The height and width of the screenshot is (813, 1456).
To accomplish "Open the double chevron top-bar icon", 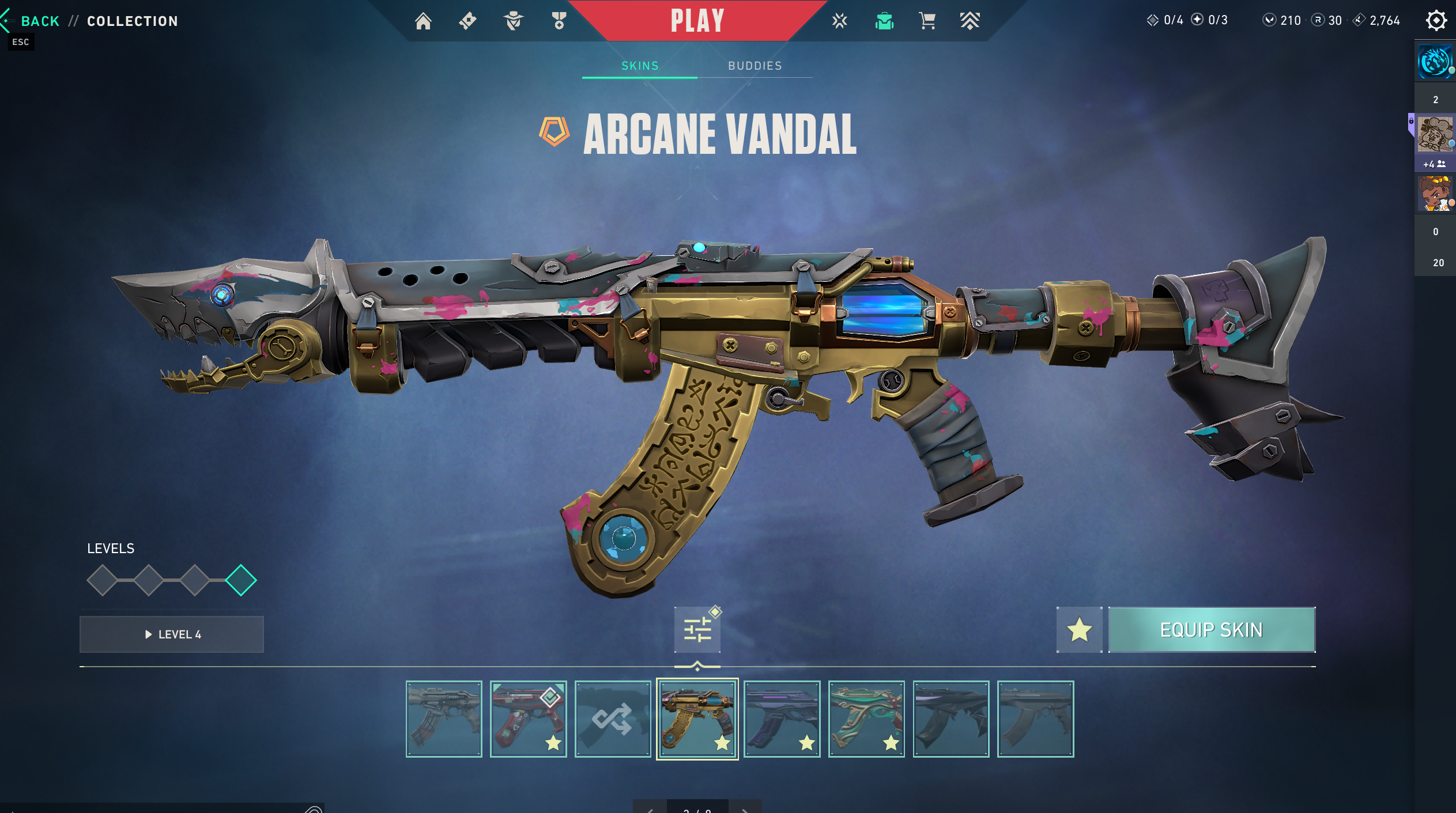I will (x=970, y=21).
